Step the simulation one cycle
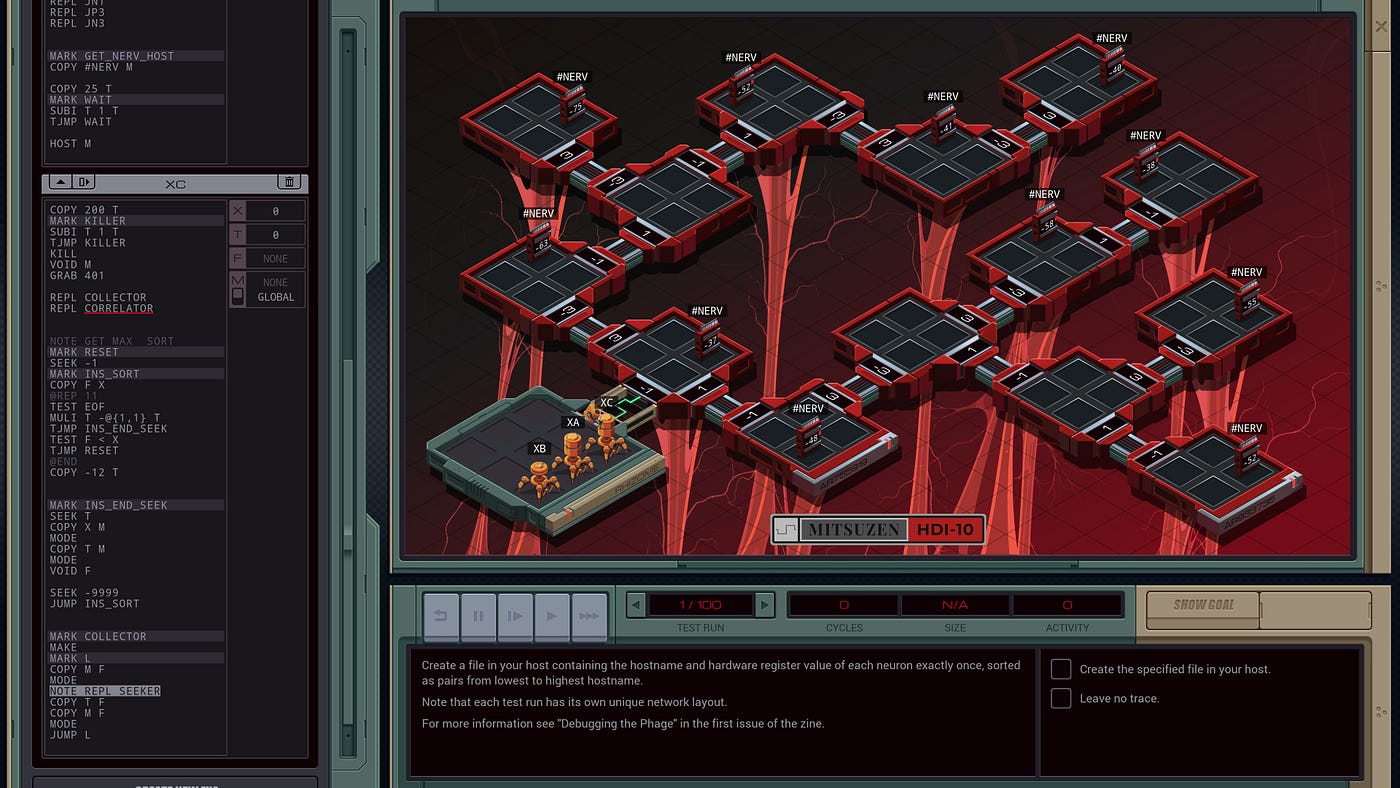Screen dimensions: 1400x788 point(515,616)
